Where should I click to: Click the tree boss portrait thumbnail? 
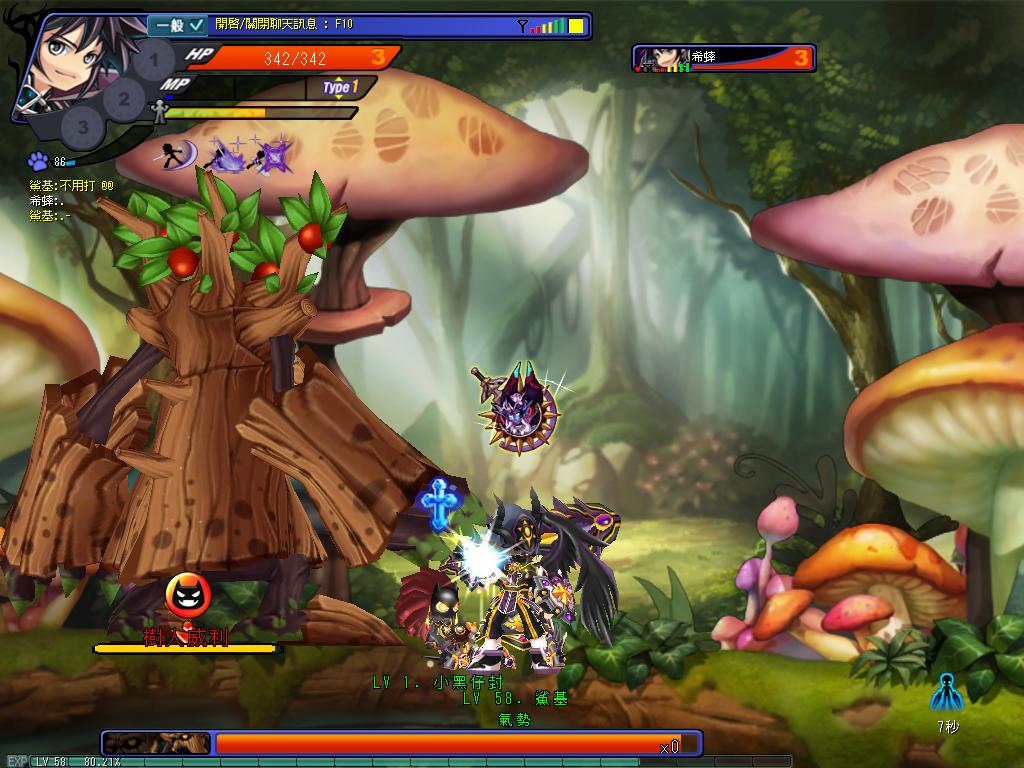point(157,743)
